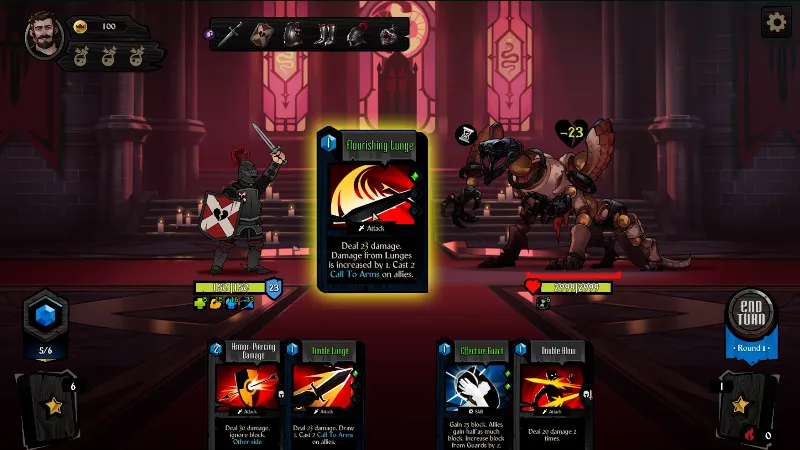This screenshot has height=450, width=800.
Task: Inspect the boots equipment slot
Action: click(324, 35)
